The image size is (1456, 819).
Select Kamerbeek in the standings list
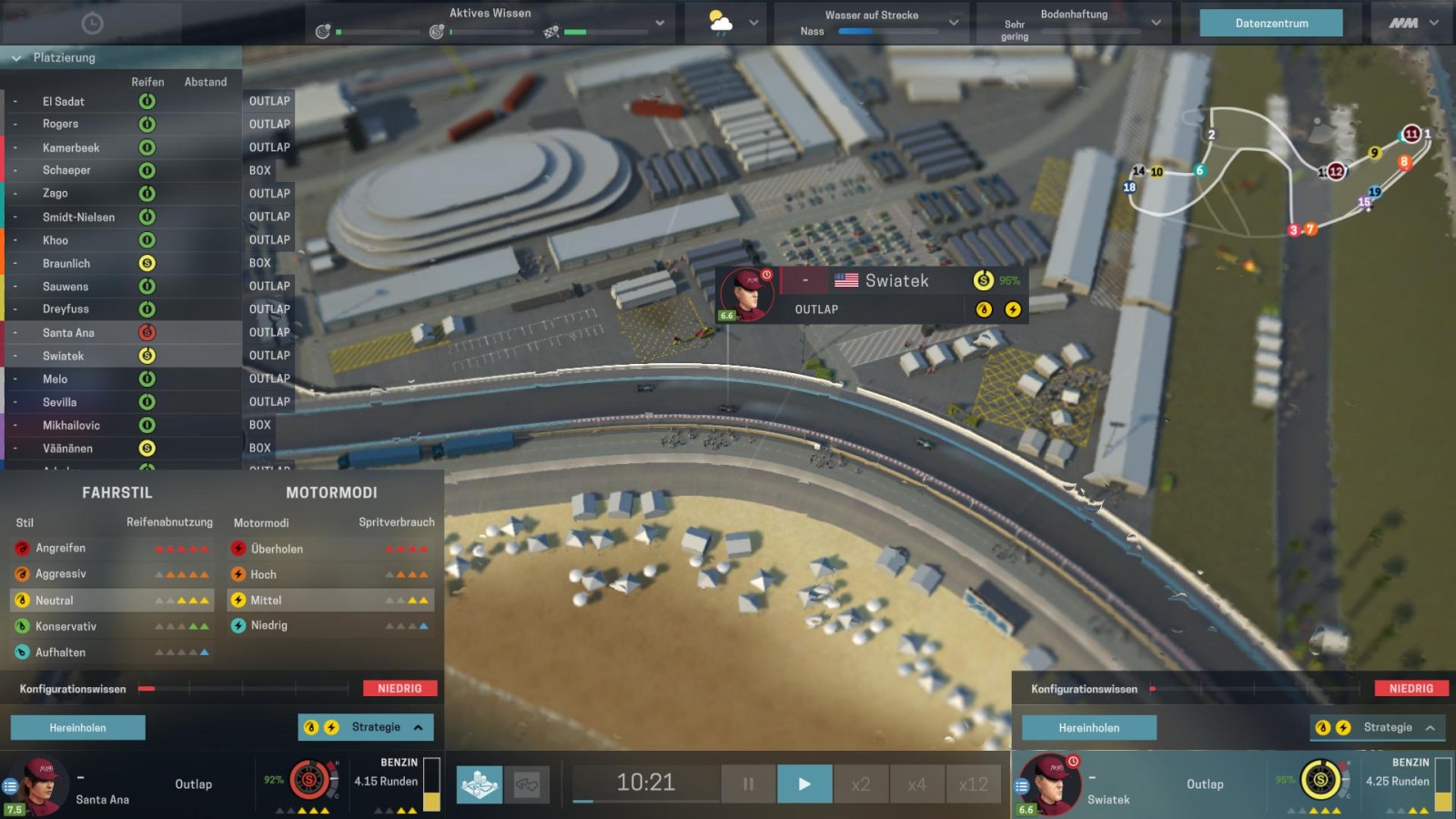pos(71,147)
